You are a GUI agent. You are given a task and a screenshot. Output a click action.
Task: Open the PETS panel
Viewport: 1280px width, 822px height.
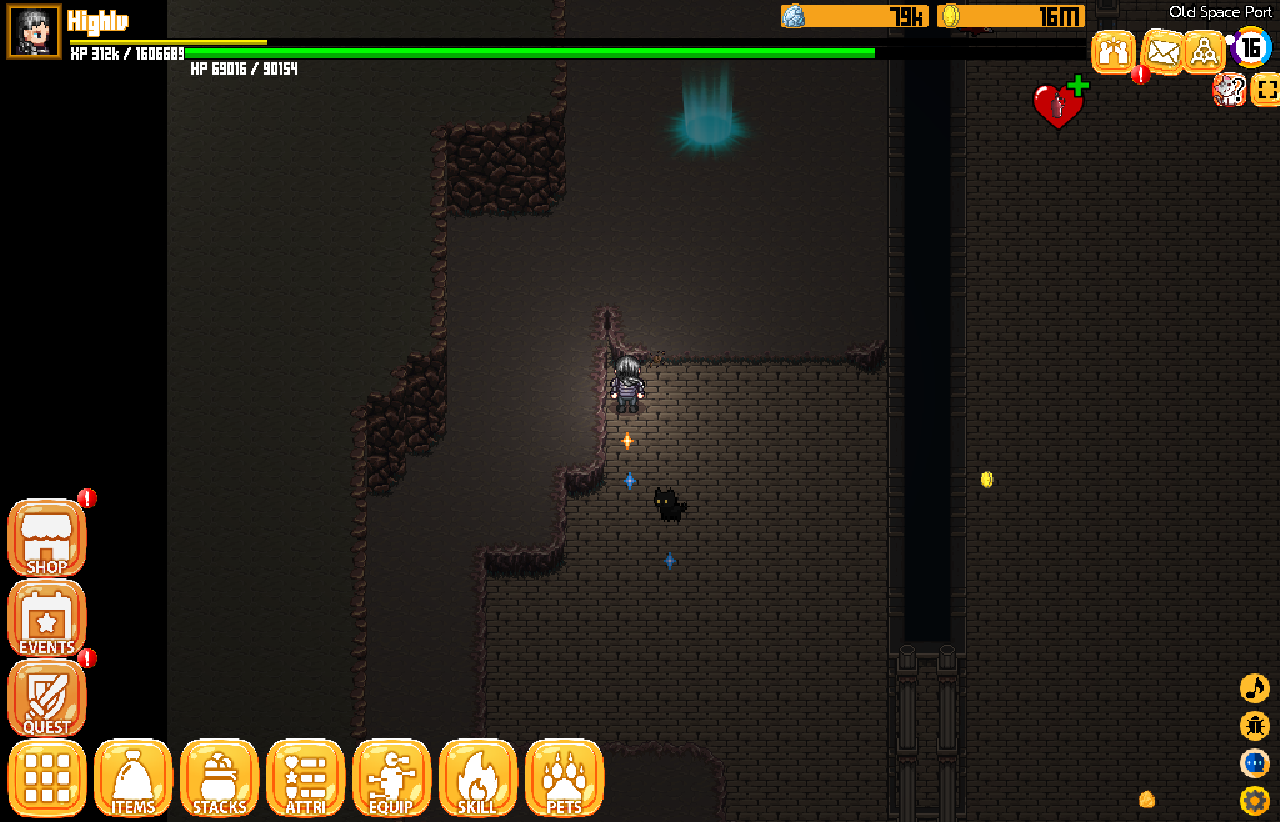(564, 778)
